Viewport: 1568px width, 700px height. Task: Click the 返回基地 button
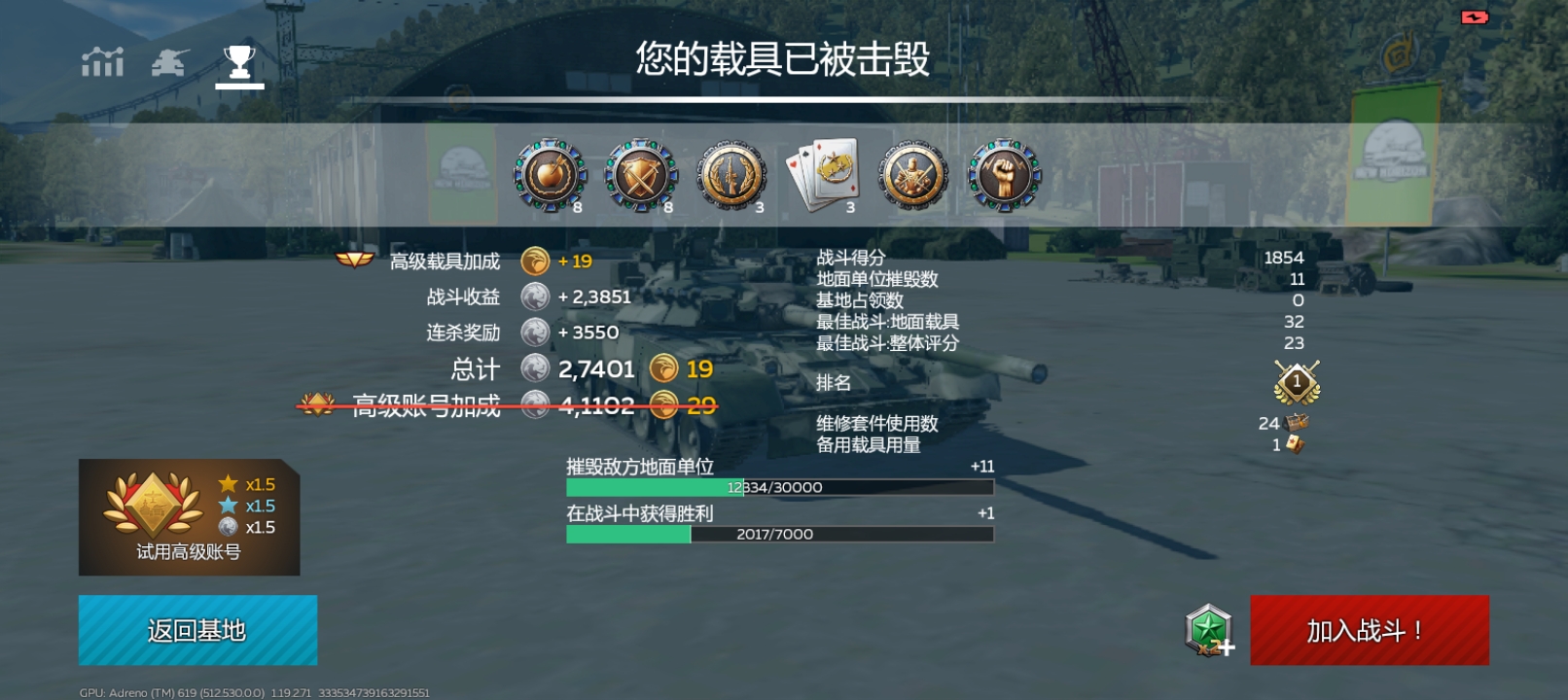click(196, 629)
